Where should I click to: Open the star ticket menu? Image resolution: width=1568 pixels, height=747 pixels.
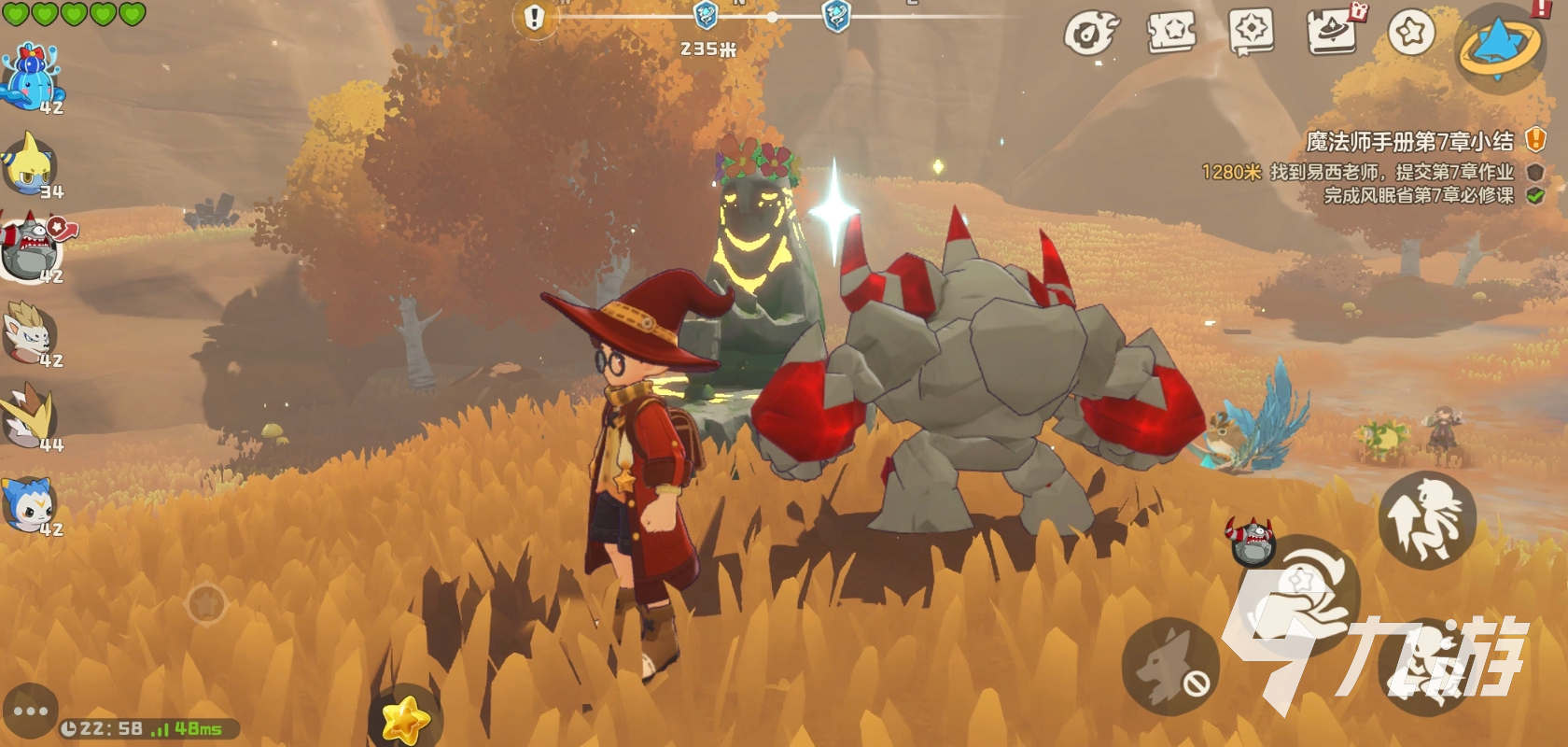coord(1171,34)
